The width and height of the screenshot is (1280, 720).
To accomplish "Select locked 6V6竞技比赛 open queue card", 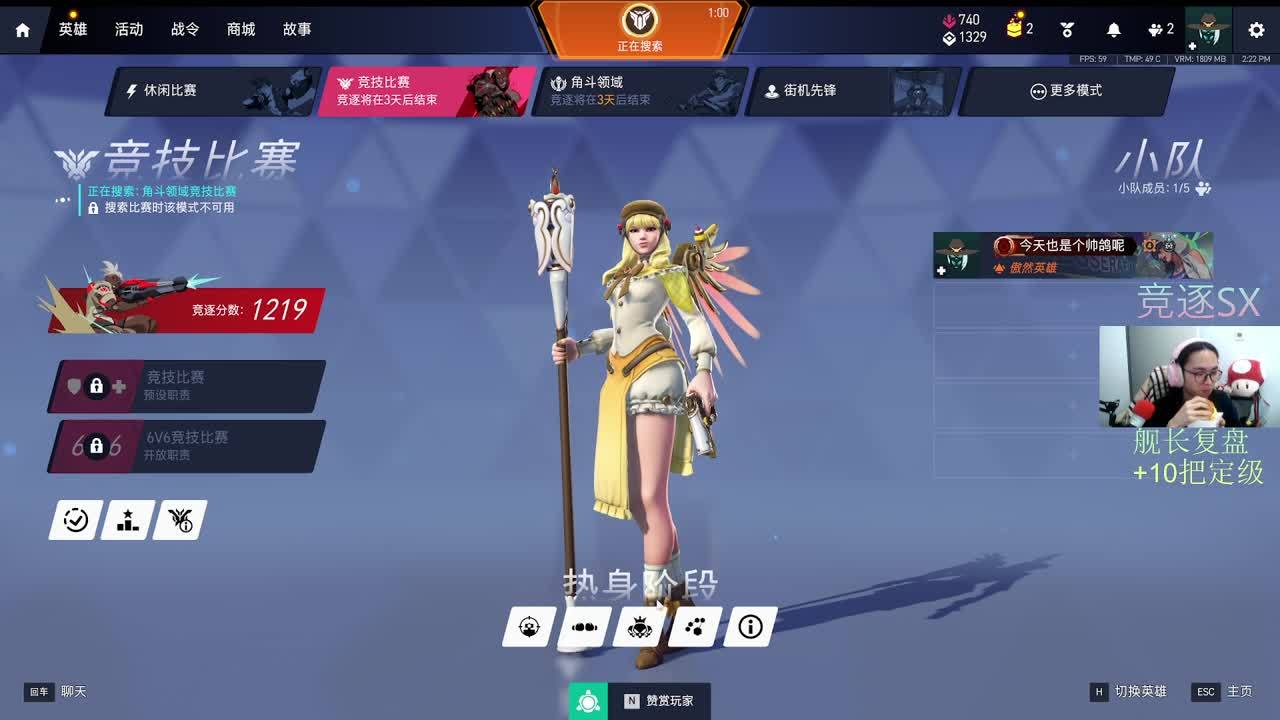I will coord(187,446).
